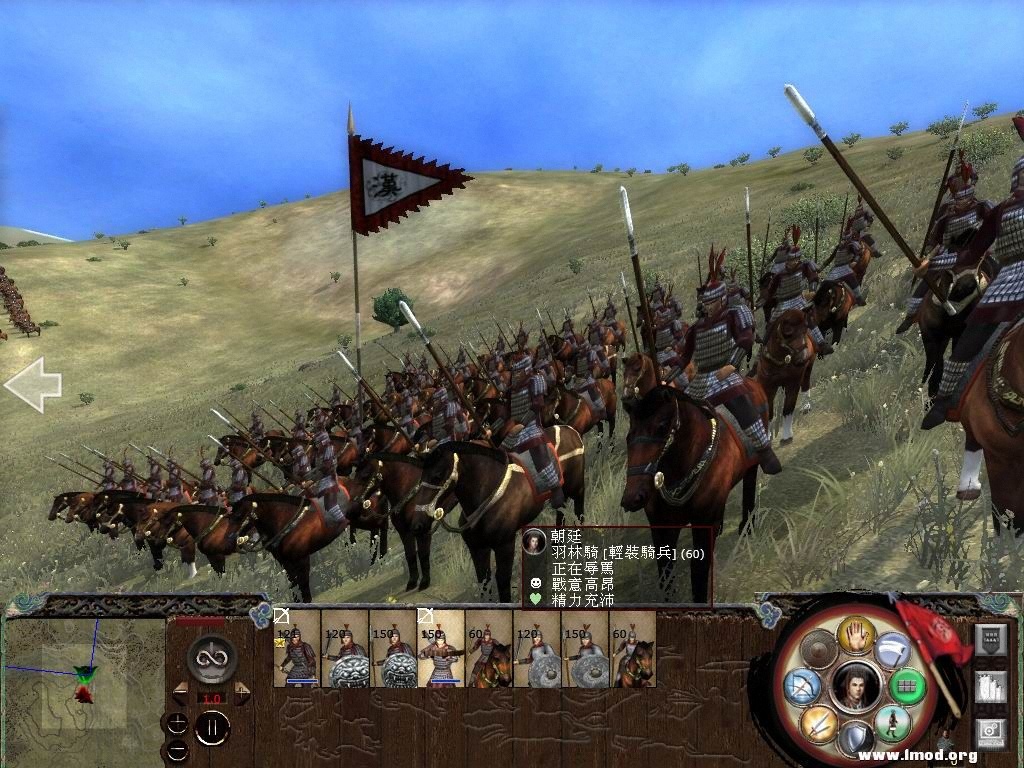
Task: Click the crossed swords command icon
Action: coord(817,724)
